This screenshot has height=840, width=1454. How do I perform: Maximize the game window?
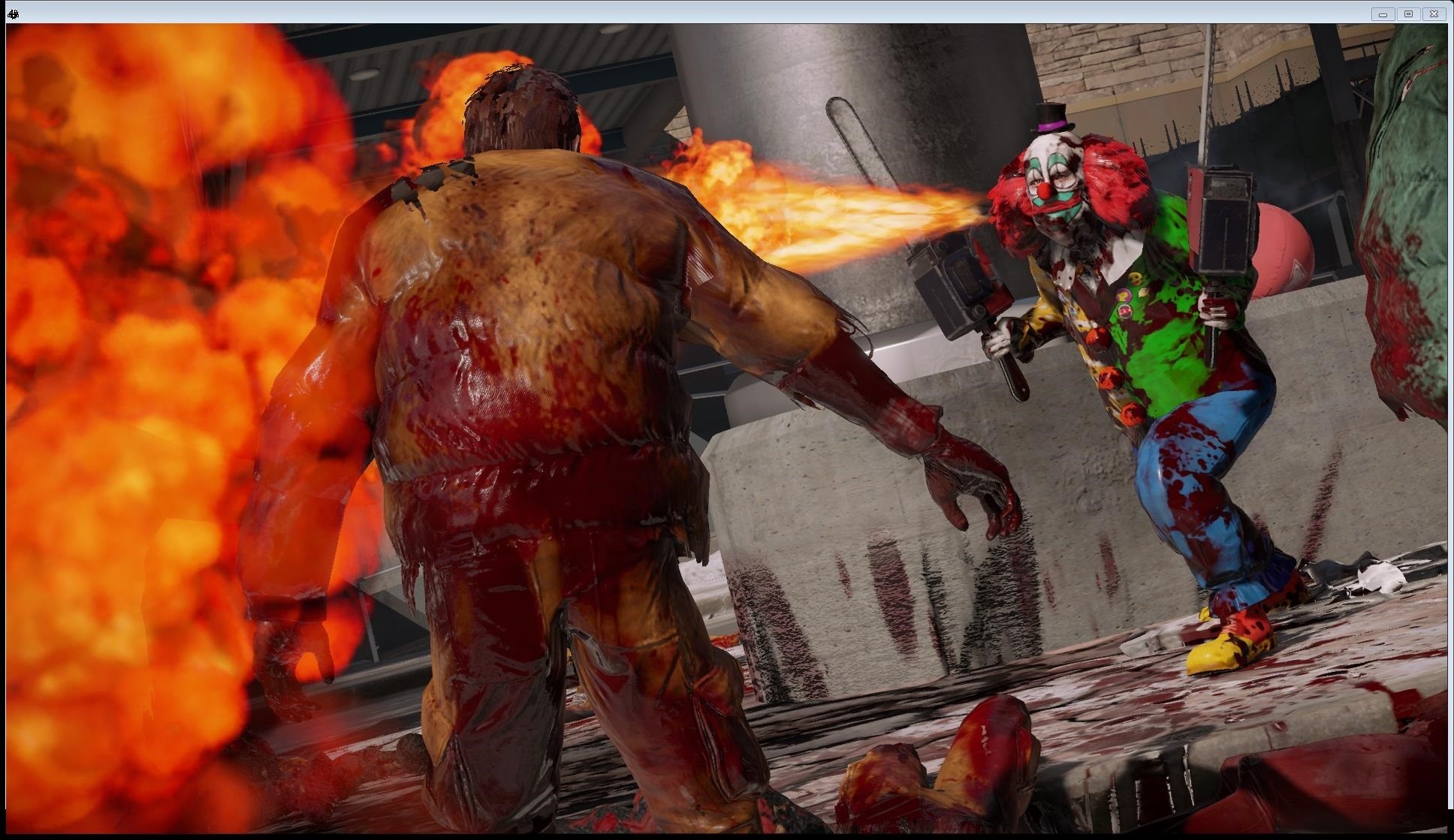[1408, 14]
